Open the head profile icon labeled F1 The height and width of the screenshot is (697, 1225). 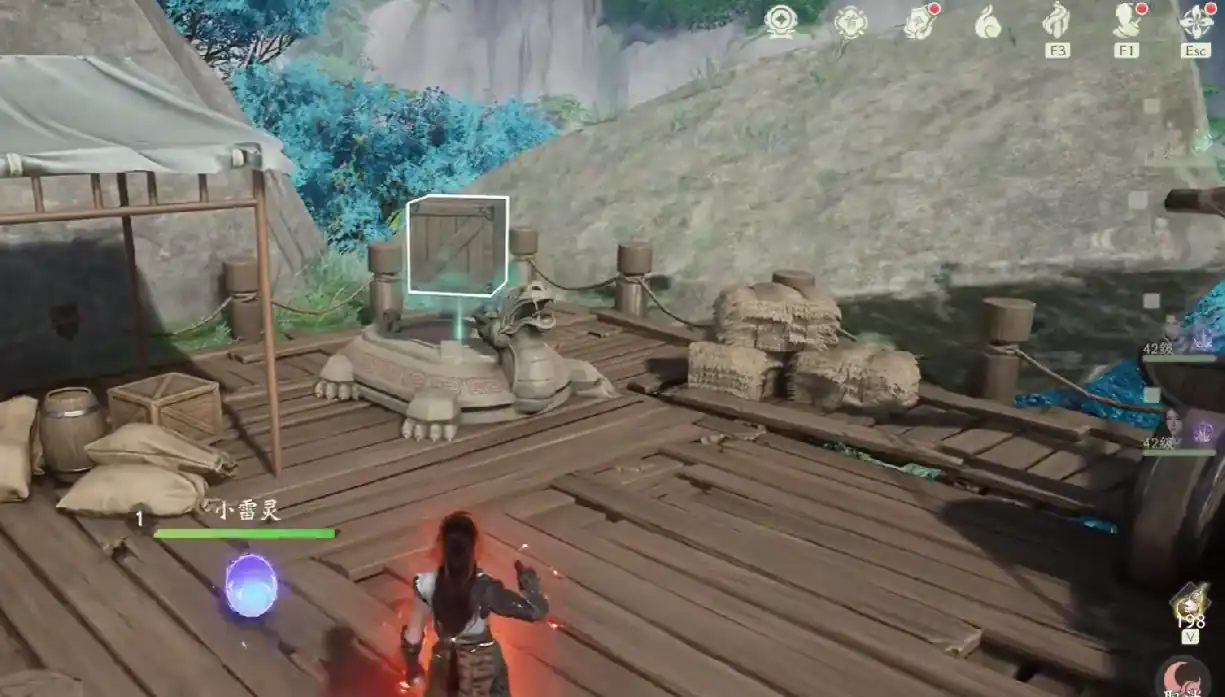point(1127,20)
